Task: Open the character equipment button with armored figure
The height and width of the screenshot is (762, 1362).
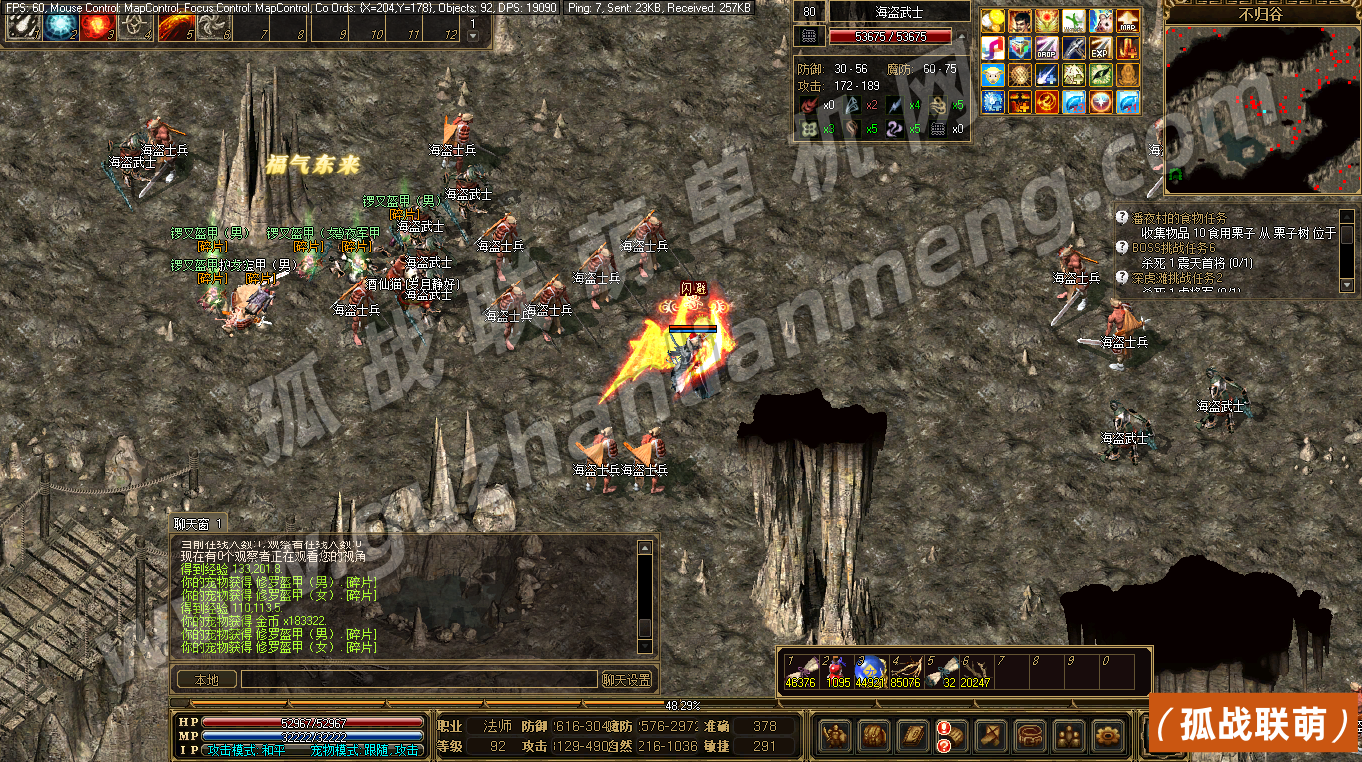Action: pyautogui.click(x=836, y=736)
